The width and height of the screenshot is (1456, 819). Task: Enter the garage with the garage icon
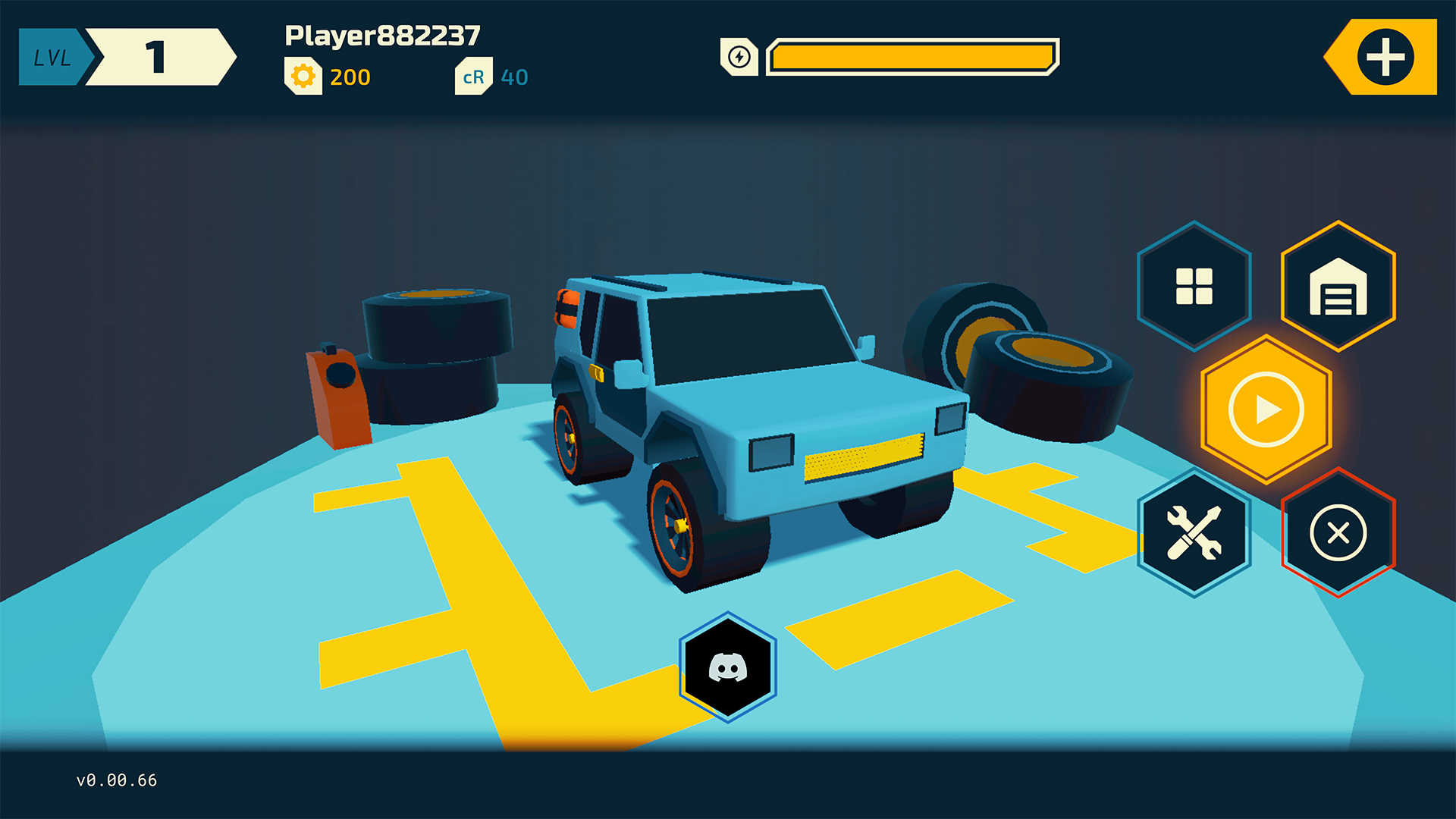1338,286
